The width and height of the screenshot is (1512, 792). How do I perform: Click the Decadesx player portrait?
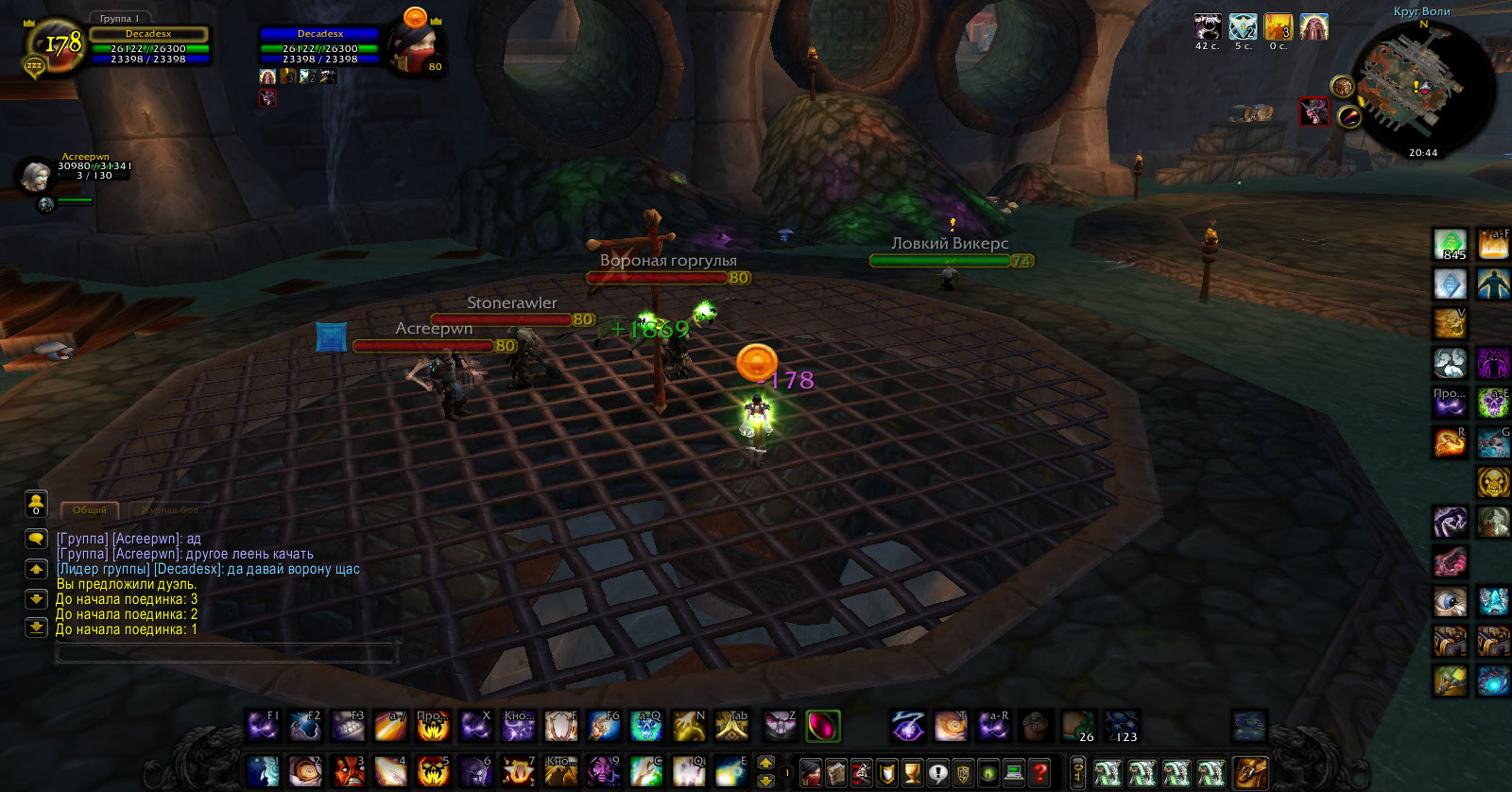coord(55,44)
